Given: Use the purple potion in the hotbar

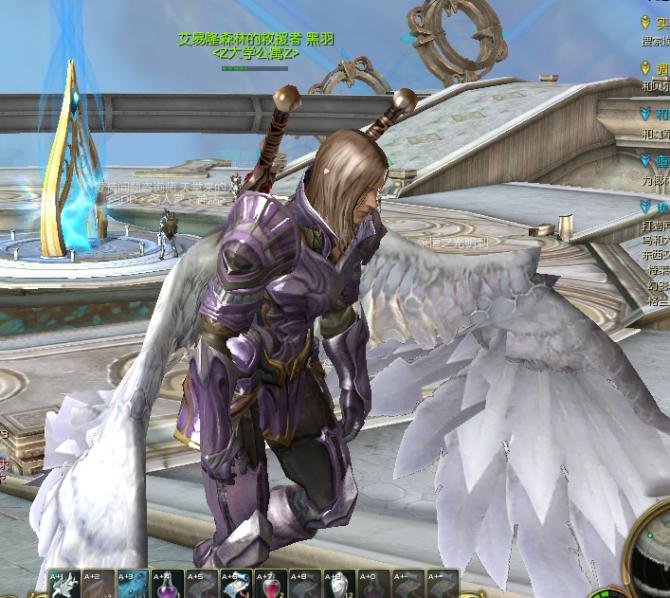Looking at the screenshot, I should (166, 585).
